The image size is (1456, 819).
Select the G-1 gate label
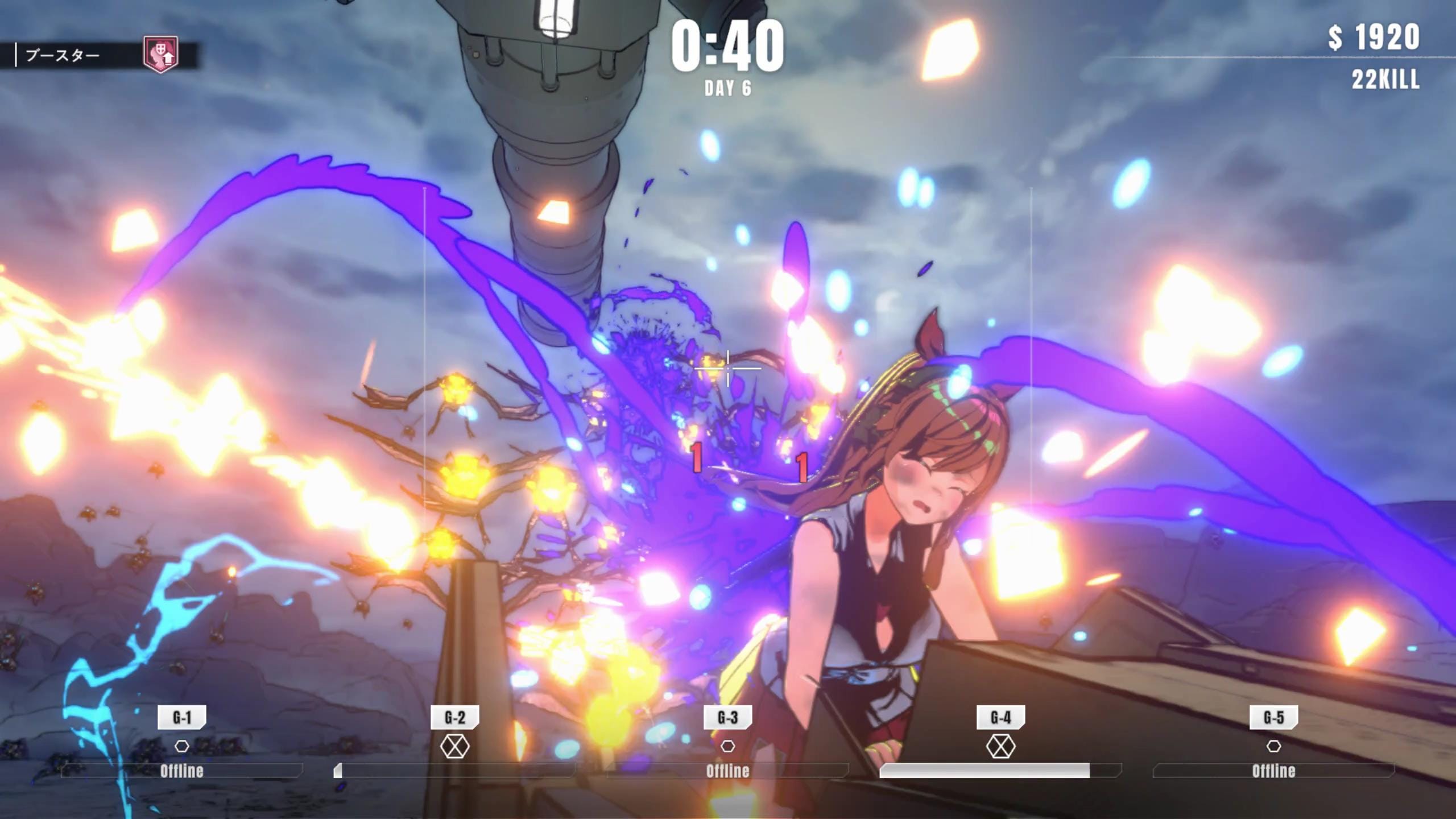coord(182,717)
